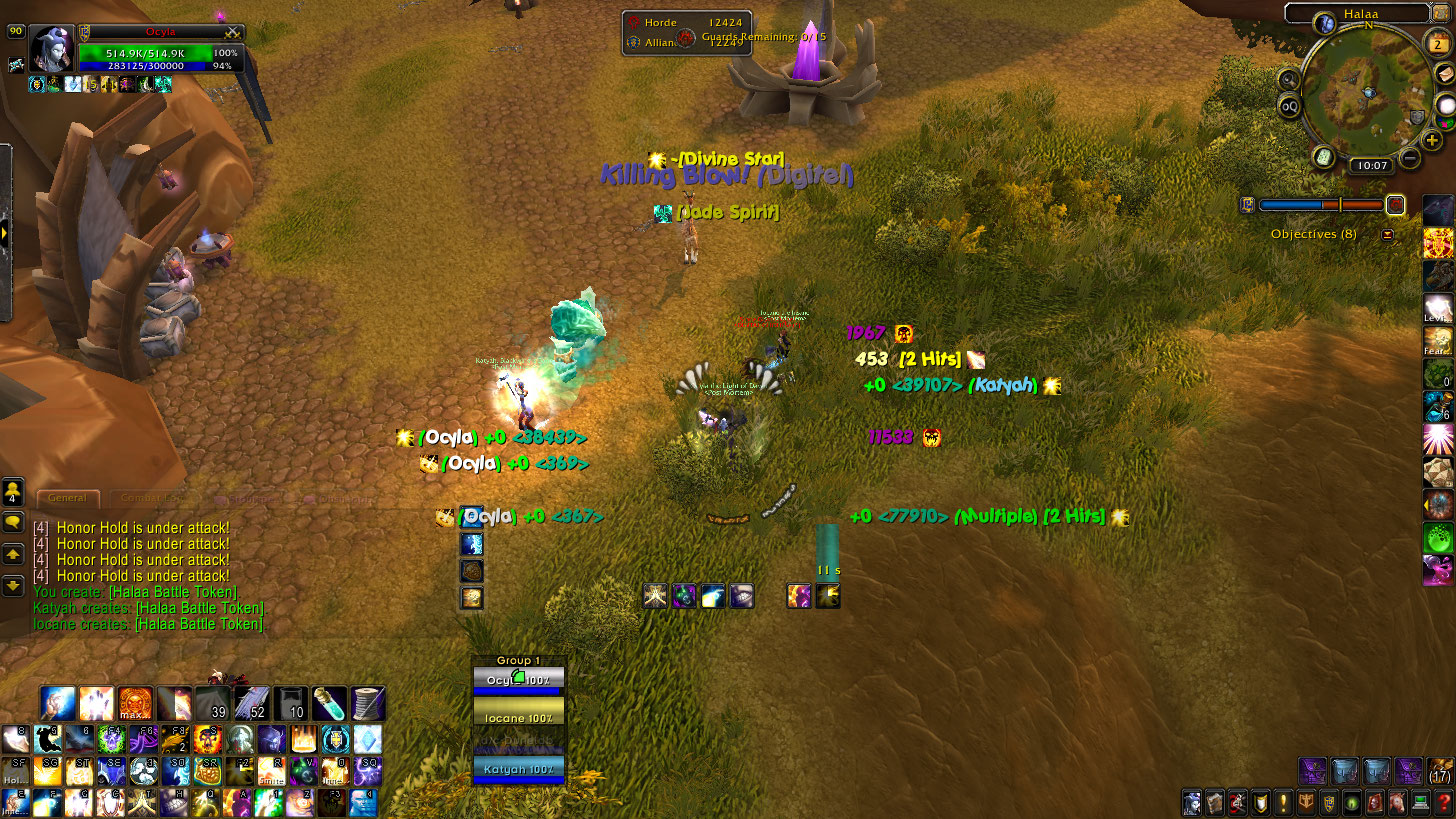The image size is (1456, 819).
Task: Zoom out the minimap with the minus button
Action: pos(1410,157)
